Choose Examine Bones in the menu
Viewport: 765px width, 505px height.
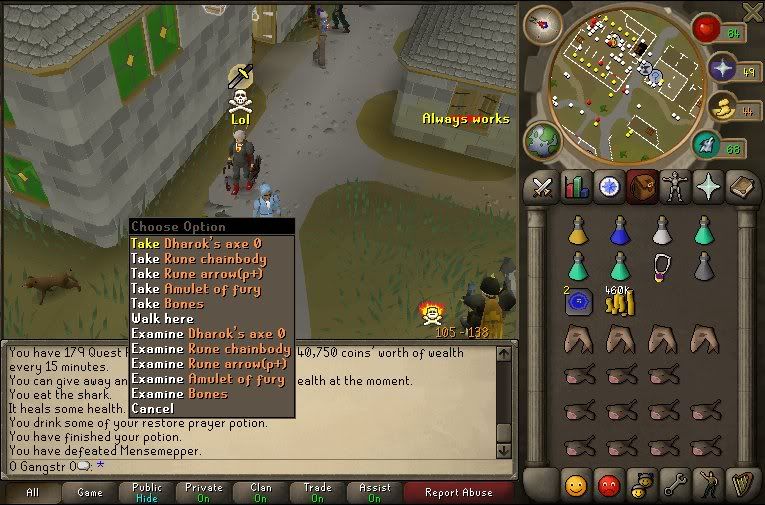(x=181, y=393)
